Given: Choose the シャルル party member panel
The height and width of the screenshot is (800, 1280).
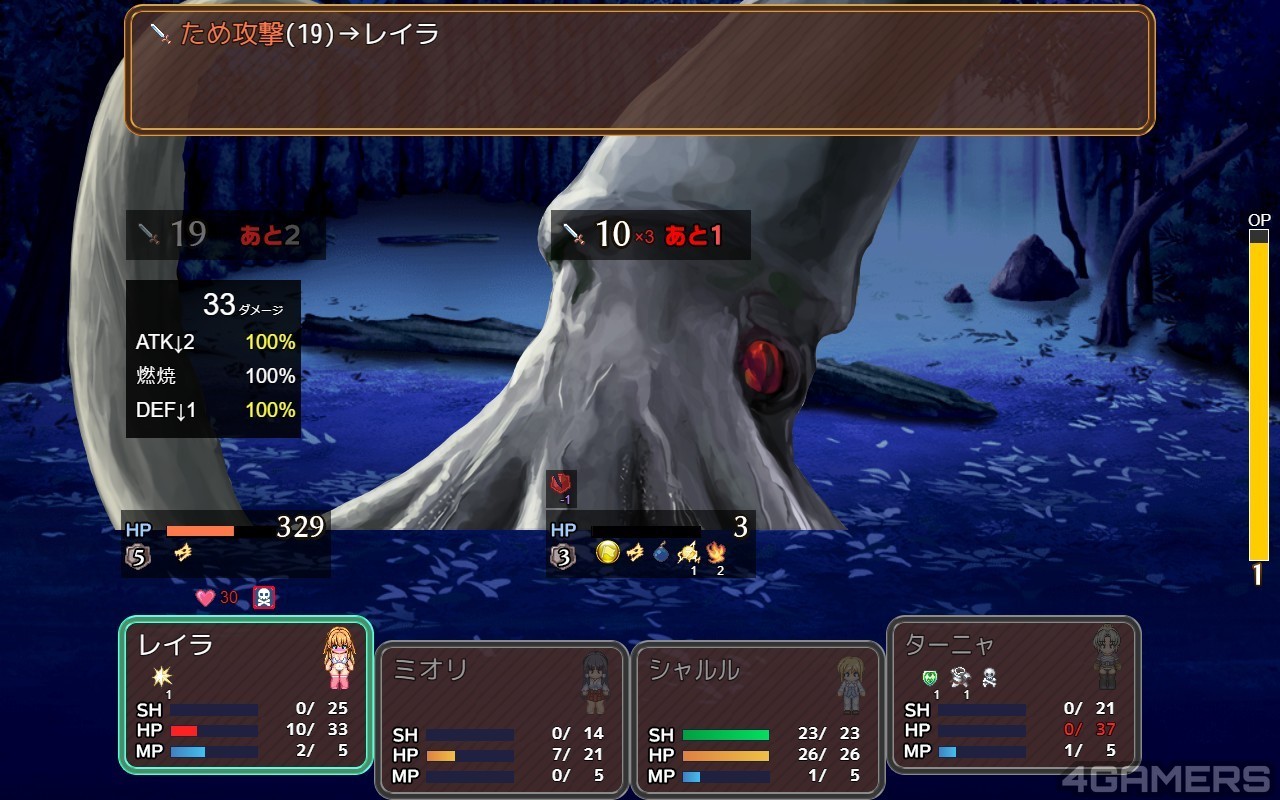Looking at the screenshot, I should pyautogui.click(x=757, y=720).
